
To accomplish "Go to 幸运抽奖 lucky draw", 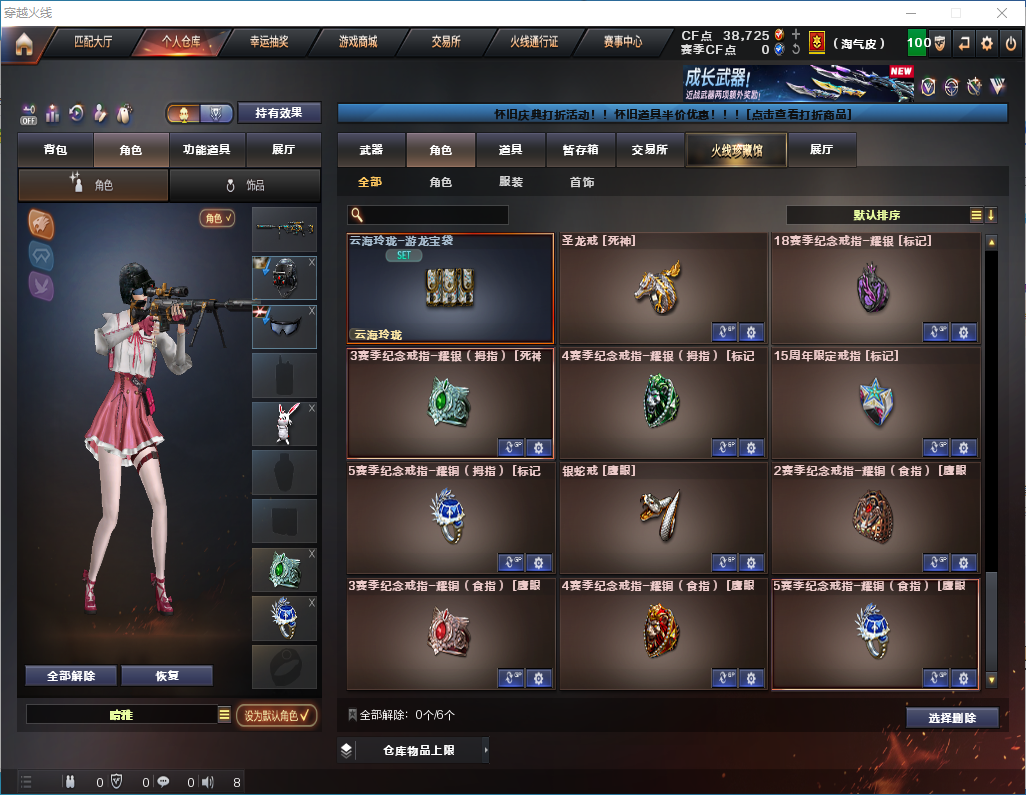I will point(268,43).
